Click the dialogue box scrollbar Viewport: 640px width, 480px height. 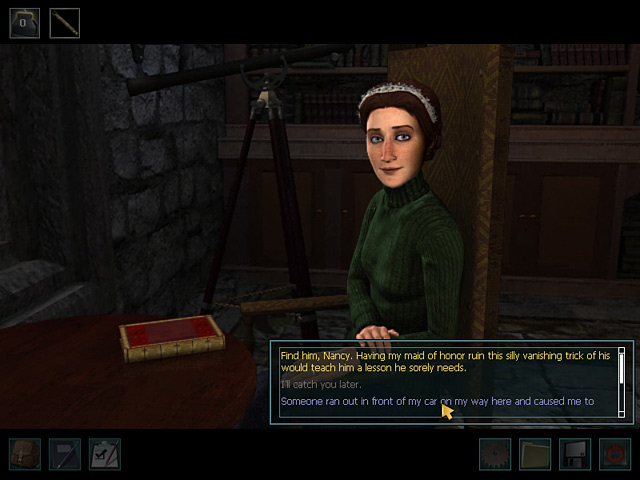[x=621, y=381]
